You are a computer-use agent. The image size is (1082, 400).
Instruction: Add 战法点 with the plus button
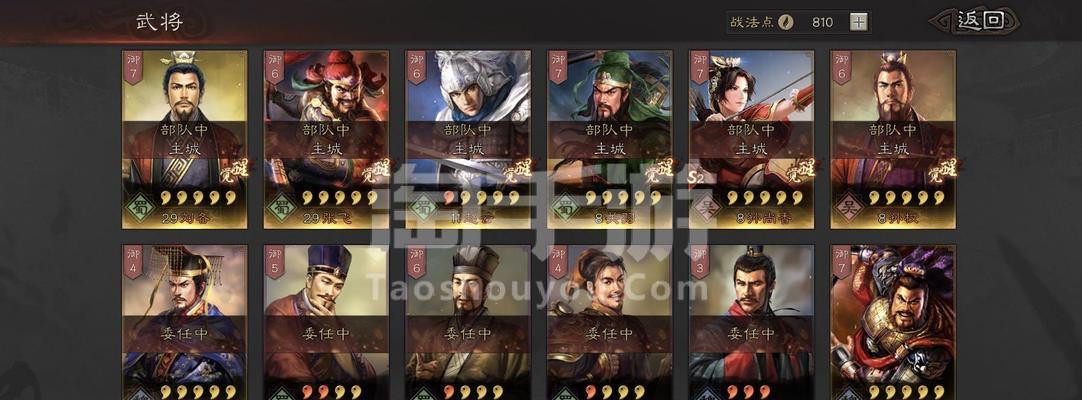pyautogui.click(x=859, y=22)
